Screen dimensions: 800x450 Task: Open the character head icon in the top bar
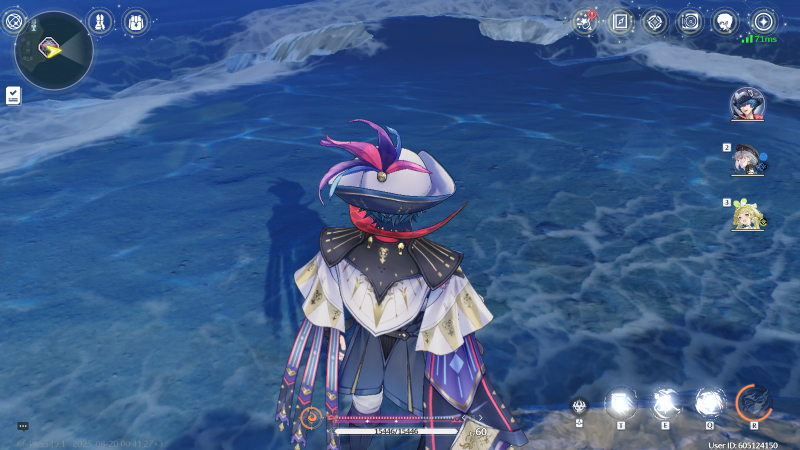click(727, 21)
